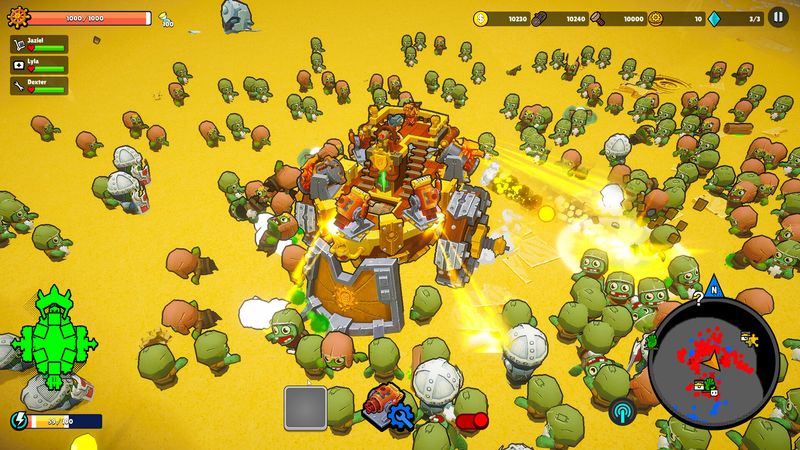Select crew member Jaziel's card

tap(39, 44)
